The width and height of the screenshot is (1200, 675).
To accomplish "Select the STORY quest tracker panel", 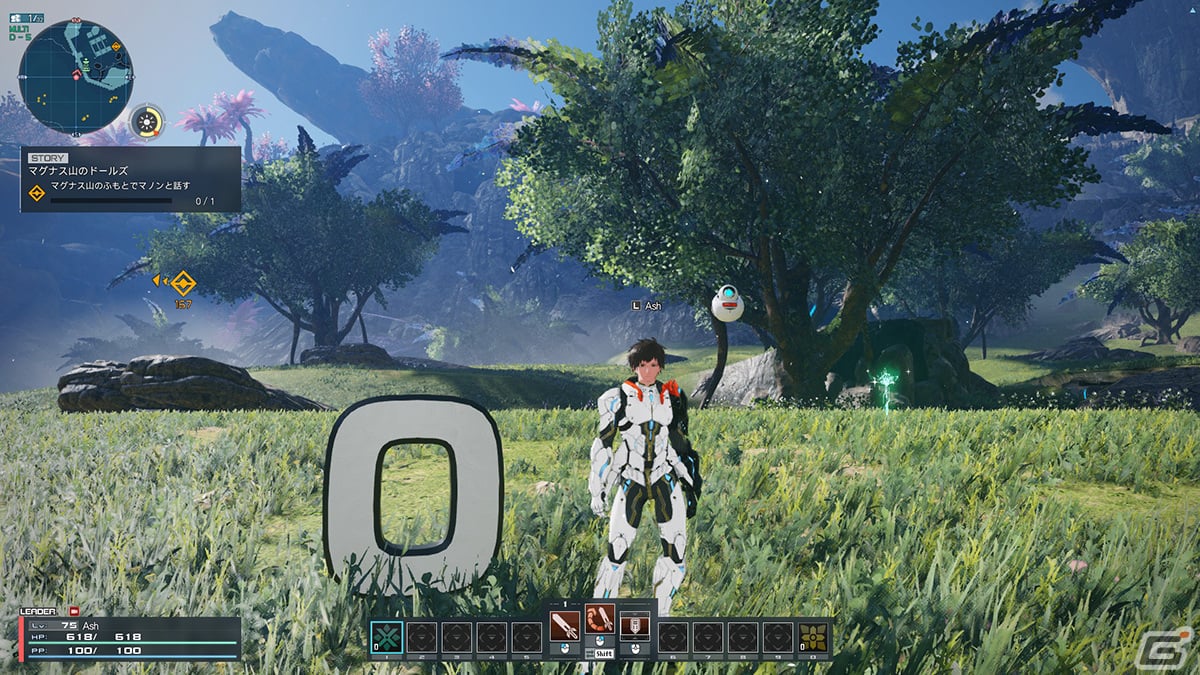I will (130, 179).
